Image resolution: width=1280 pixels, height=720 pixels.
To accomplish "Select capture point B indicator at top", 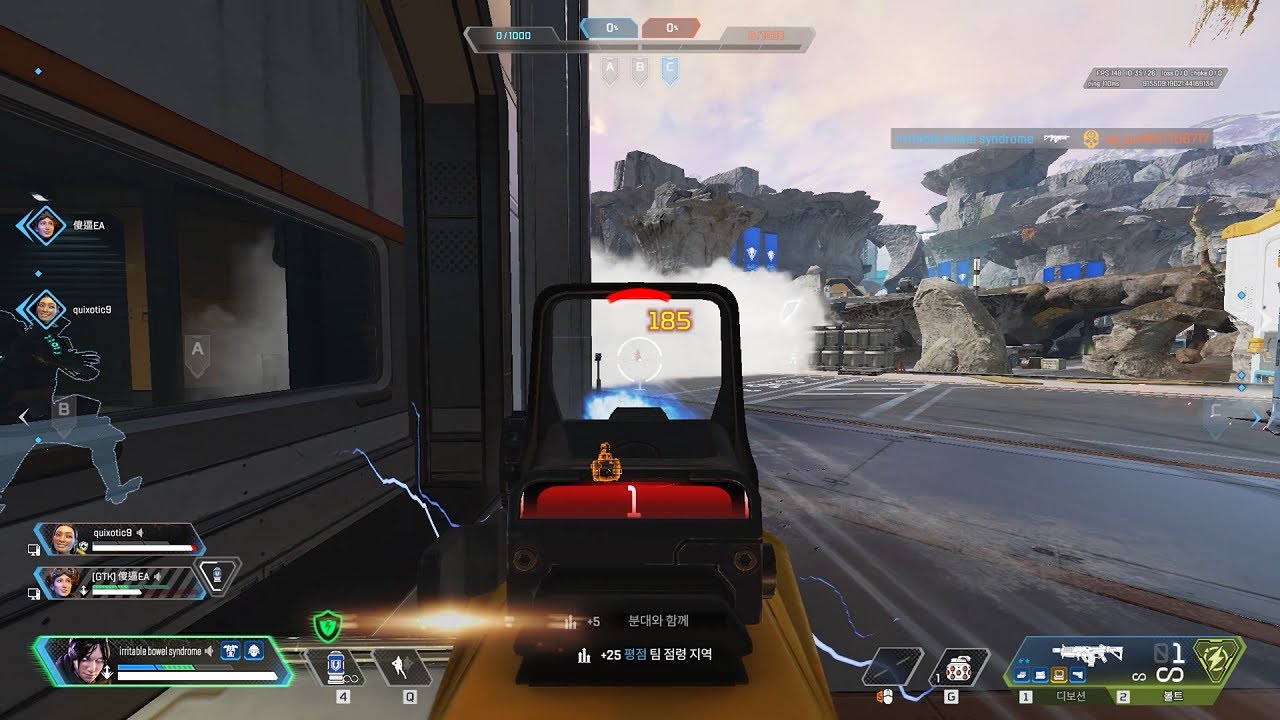I will [x=640, y=69].
